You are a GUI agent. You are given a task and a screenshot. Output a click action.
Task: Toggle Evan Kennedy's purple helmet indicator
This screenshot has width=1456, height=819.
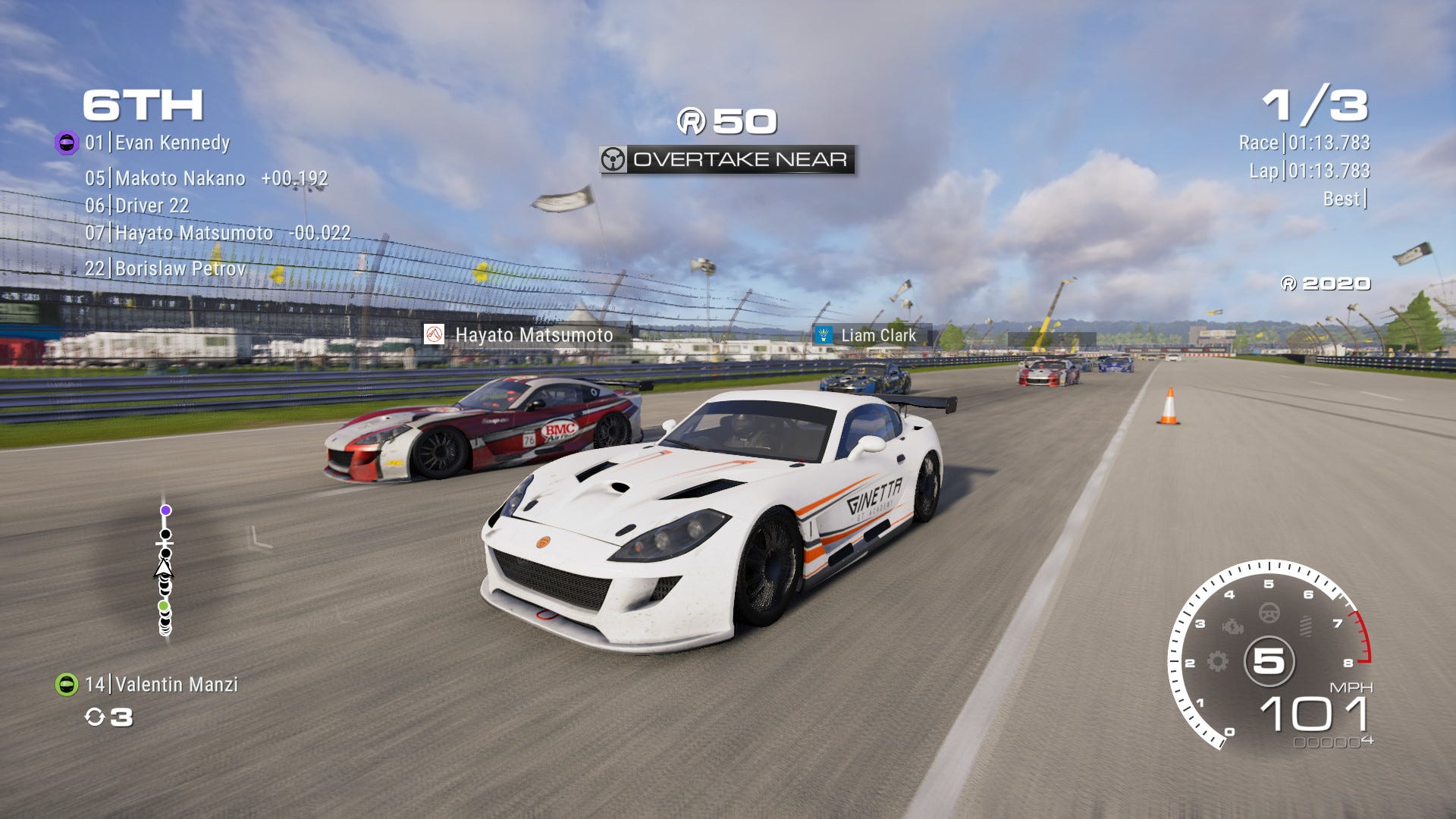(x=67, y=141)
